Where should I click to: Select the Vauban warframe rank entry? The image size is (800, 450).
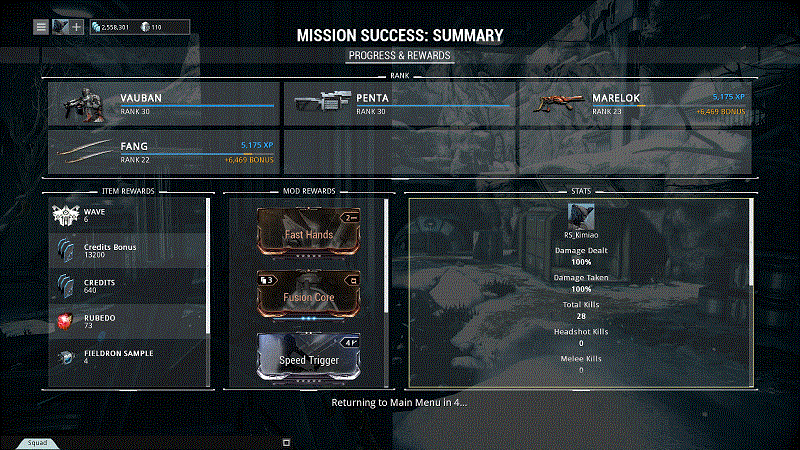(164, 104)
